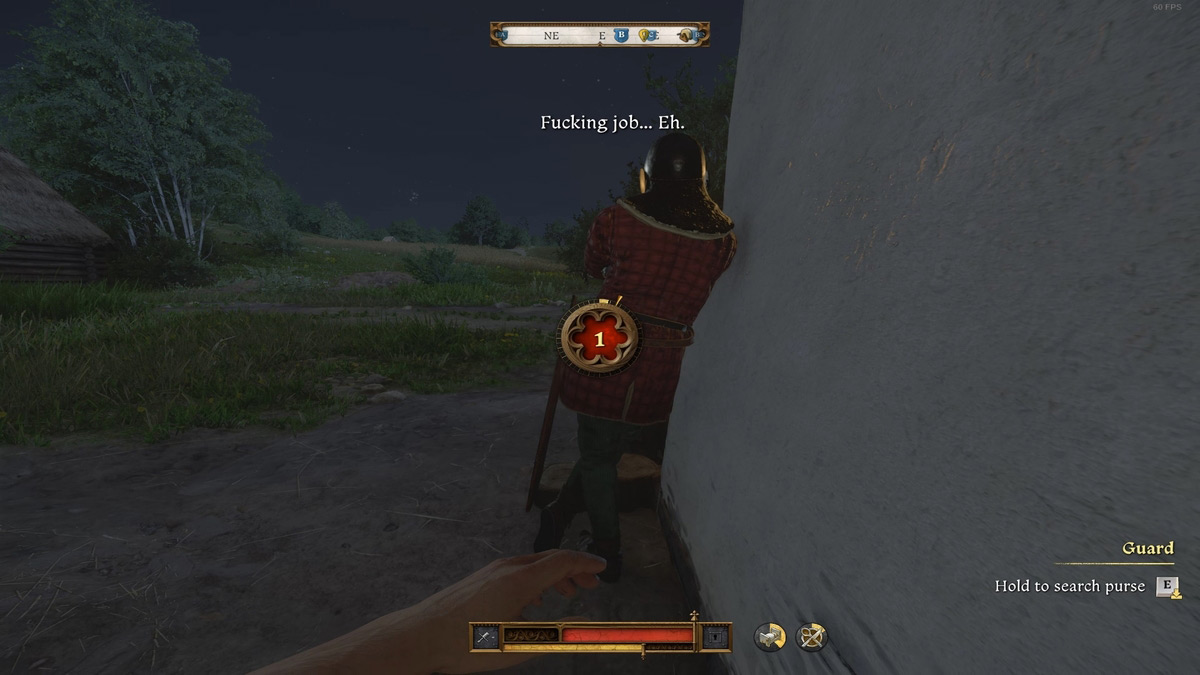Click the yellow pin marker on compass

(x=644, y=35)
